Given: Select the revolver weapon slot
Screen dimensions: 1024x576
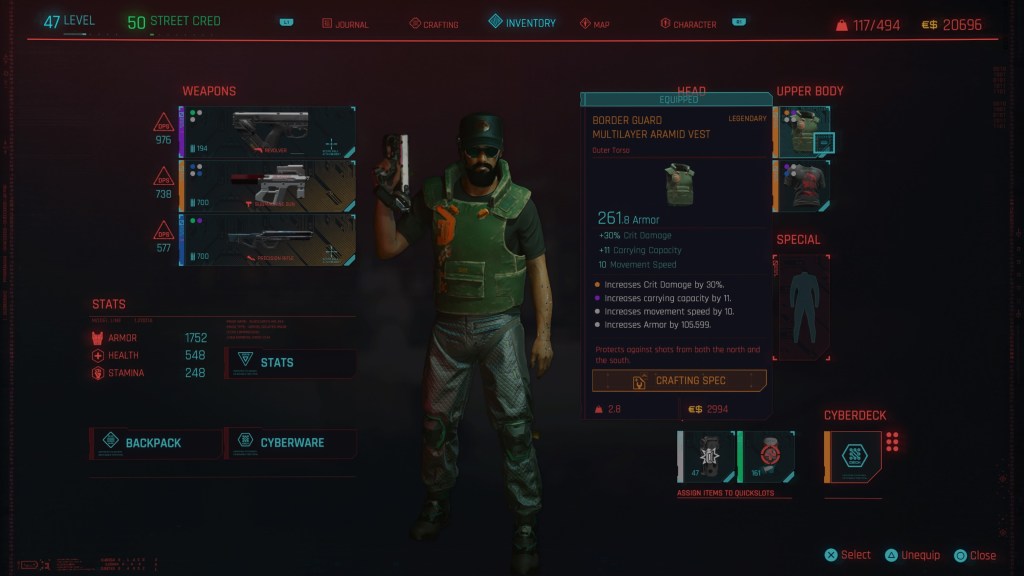Looking at the screenshot, I should pyautogui.click(x=267, y=132).
